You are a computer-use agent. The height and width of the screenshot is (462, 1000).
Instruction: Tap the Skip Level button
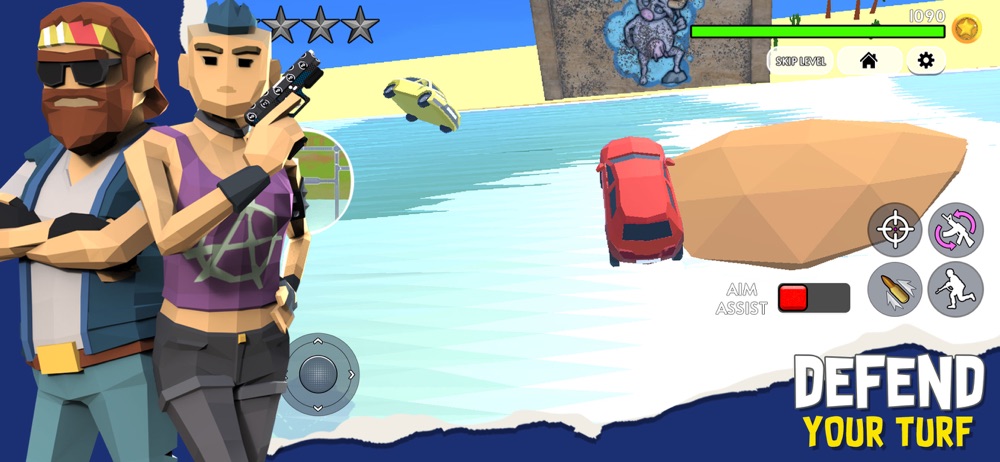pyautogui.click(x=801, y=61)
